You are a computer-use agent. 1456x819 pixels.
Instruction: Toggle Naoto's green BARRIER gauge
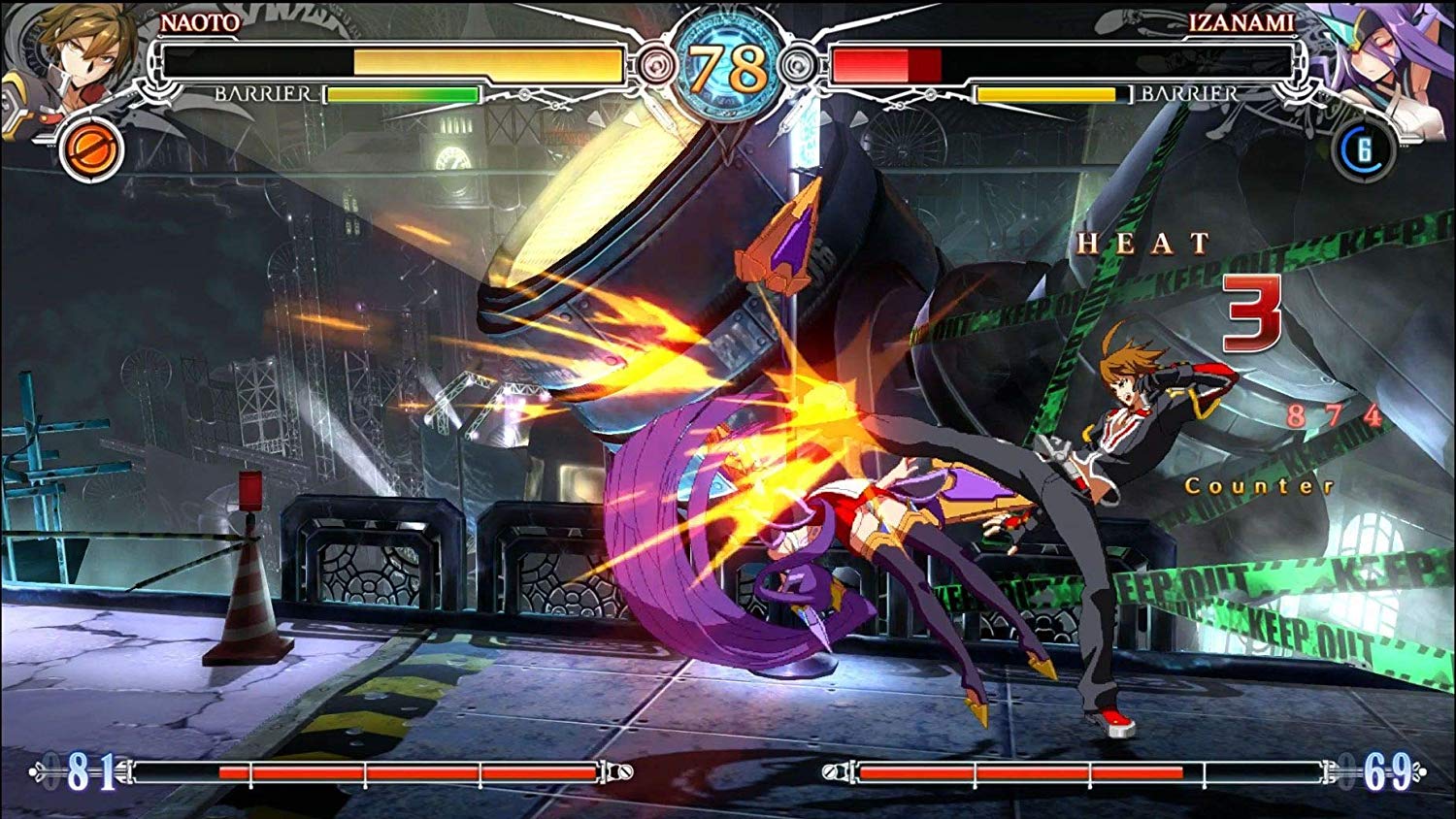(401, 95)
